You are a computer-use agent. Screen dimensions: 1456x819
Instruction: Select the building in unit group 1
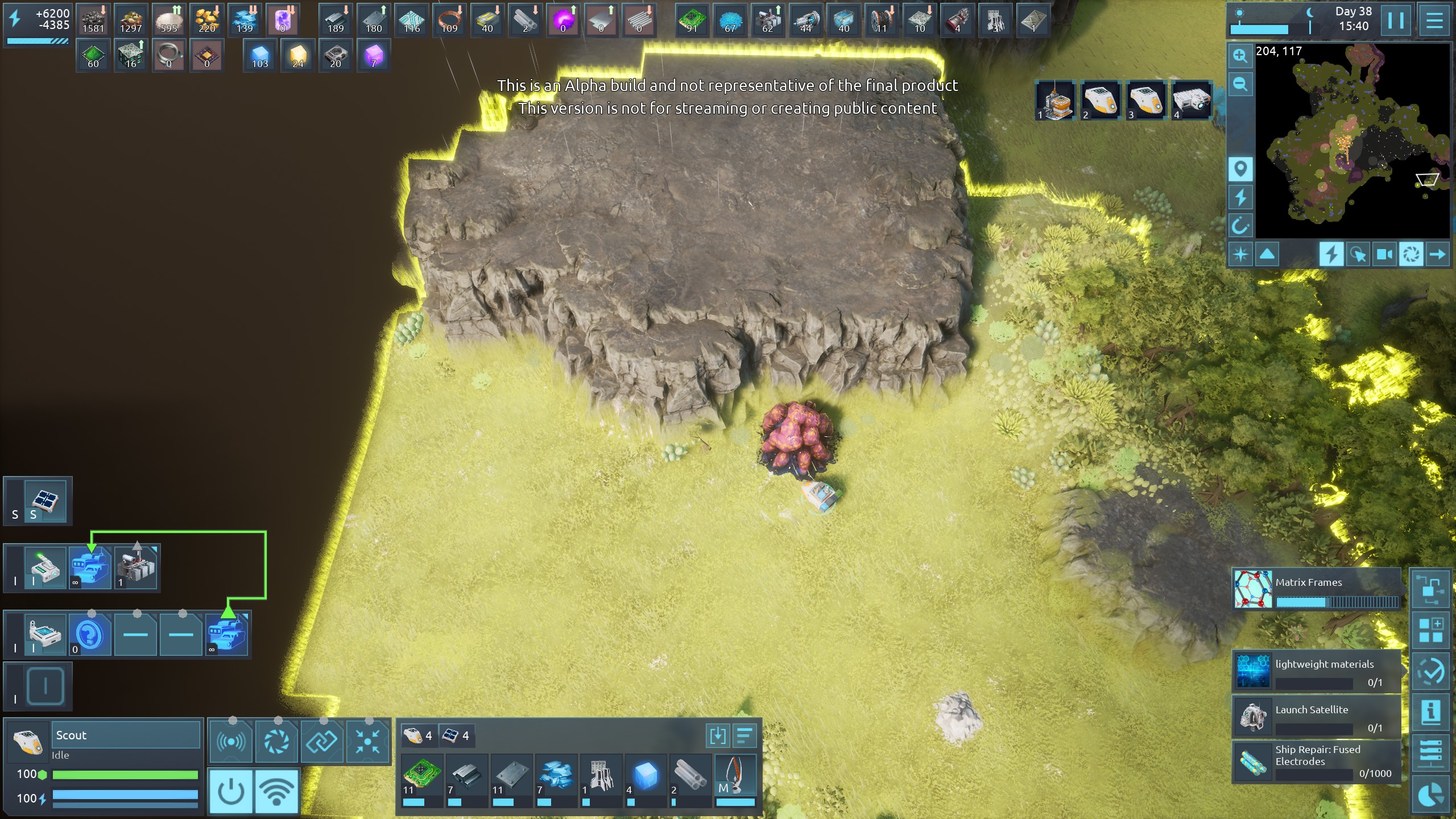coord(1056,101)
